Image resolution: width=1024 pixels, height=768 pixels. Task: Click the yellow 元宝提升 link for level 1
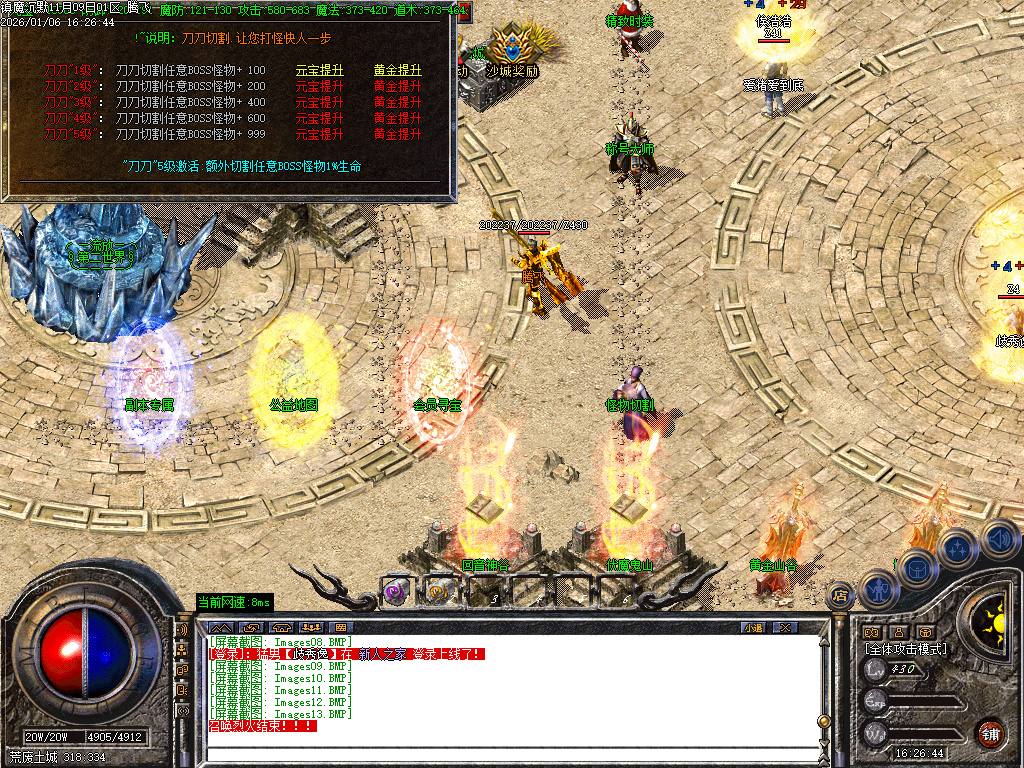coord(320,71)
